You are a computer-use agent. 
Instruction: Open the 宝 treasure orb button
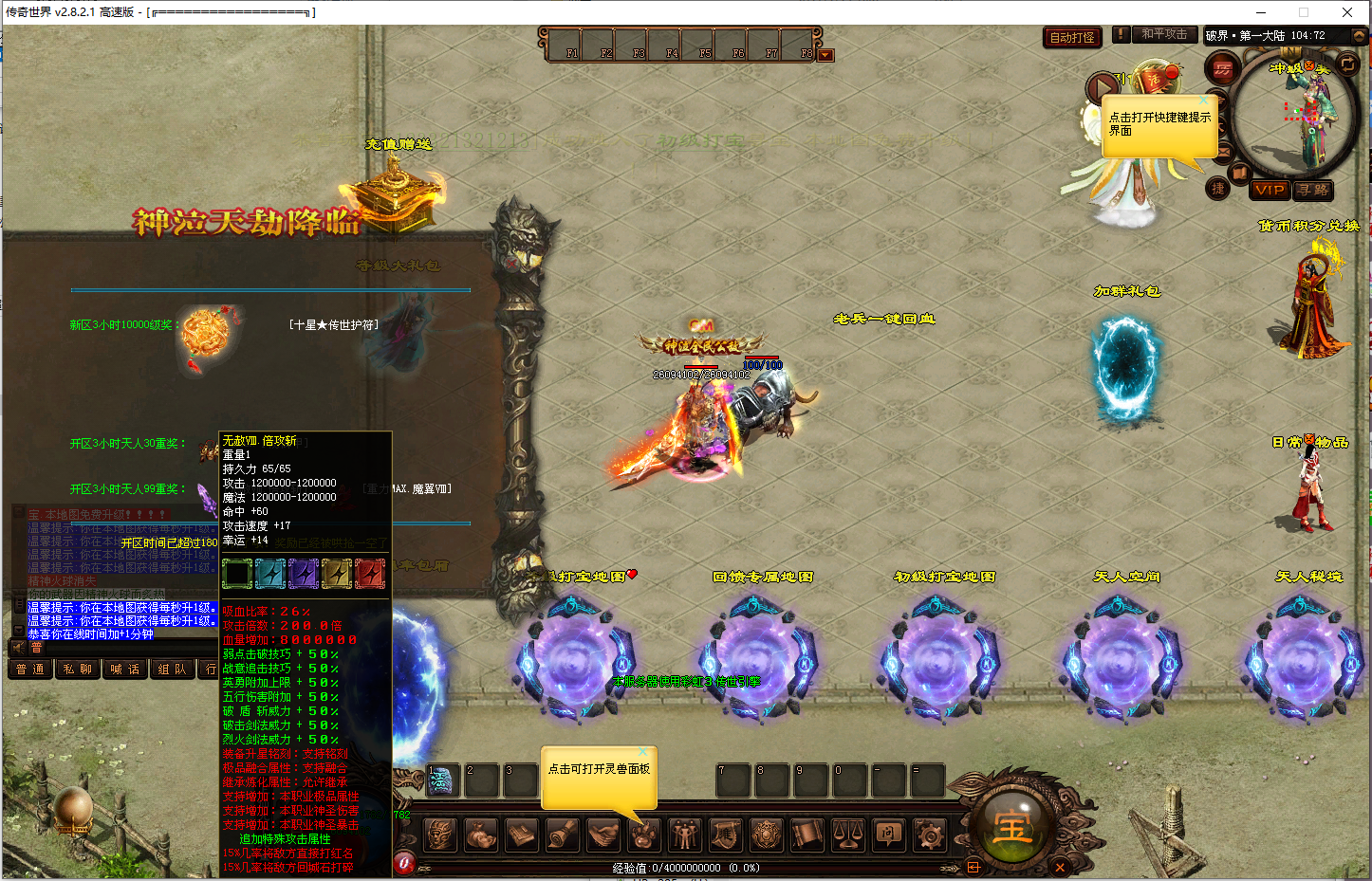click(1011, 827)
